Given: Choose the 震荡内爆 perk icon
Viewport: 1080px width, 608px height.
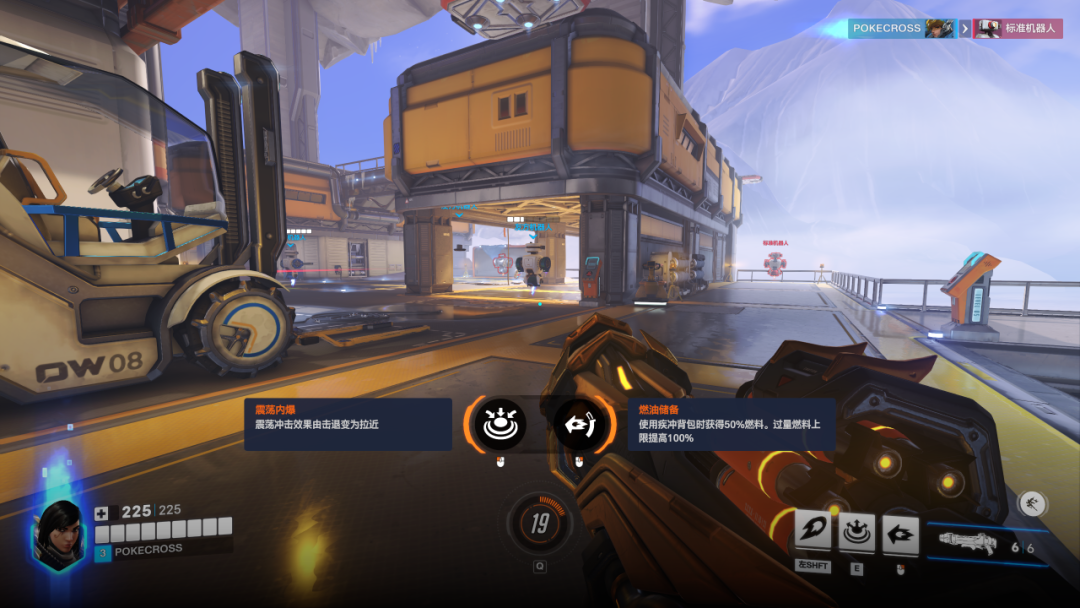Looking at the screenshot, I should tap(498, 424).
